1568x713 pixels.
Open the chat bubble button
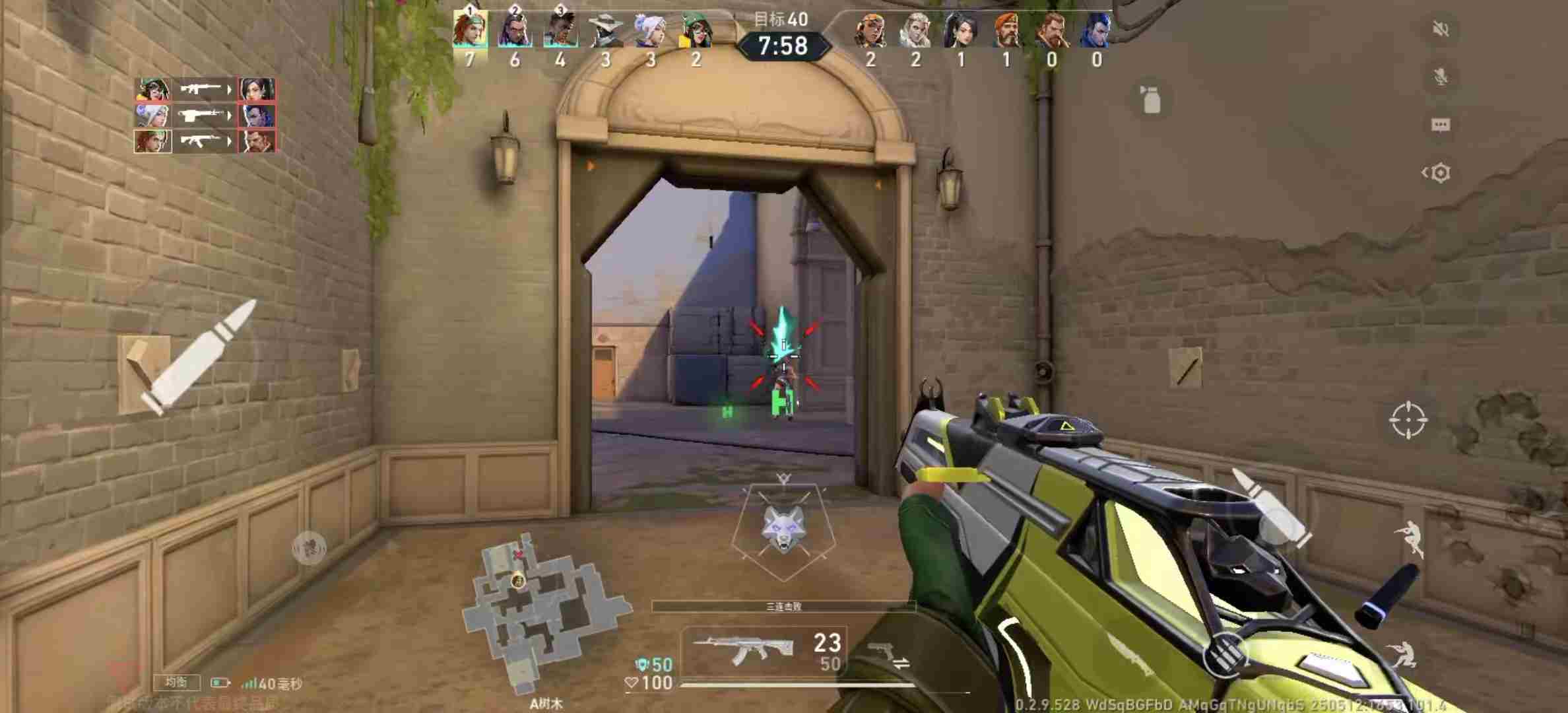[1441, 125]
